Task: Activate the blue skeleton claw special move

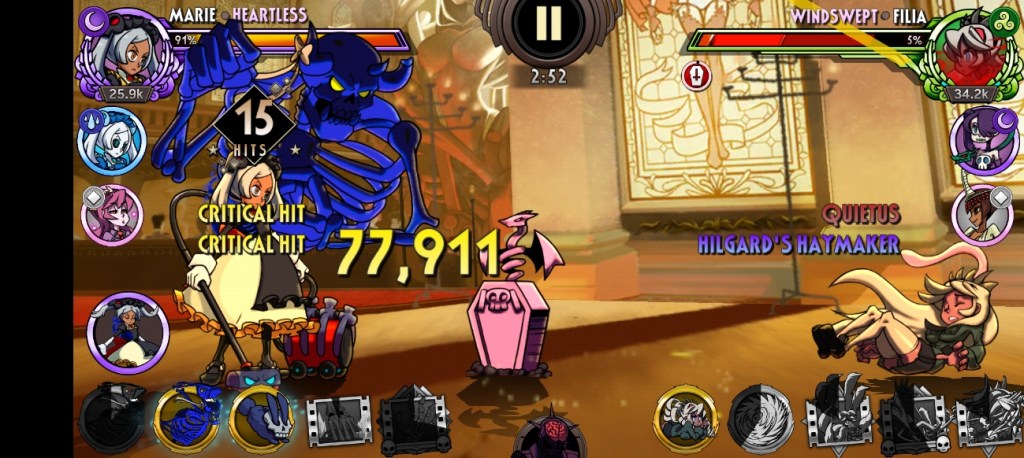Action: click(186, 416)
